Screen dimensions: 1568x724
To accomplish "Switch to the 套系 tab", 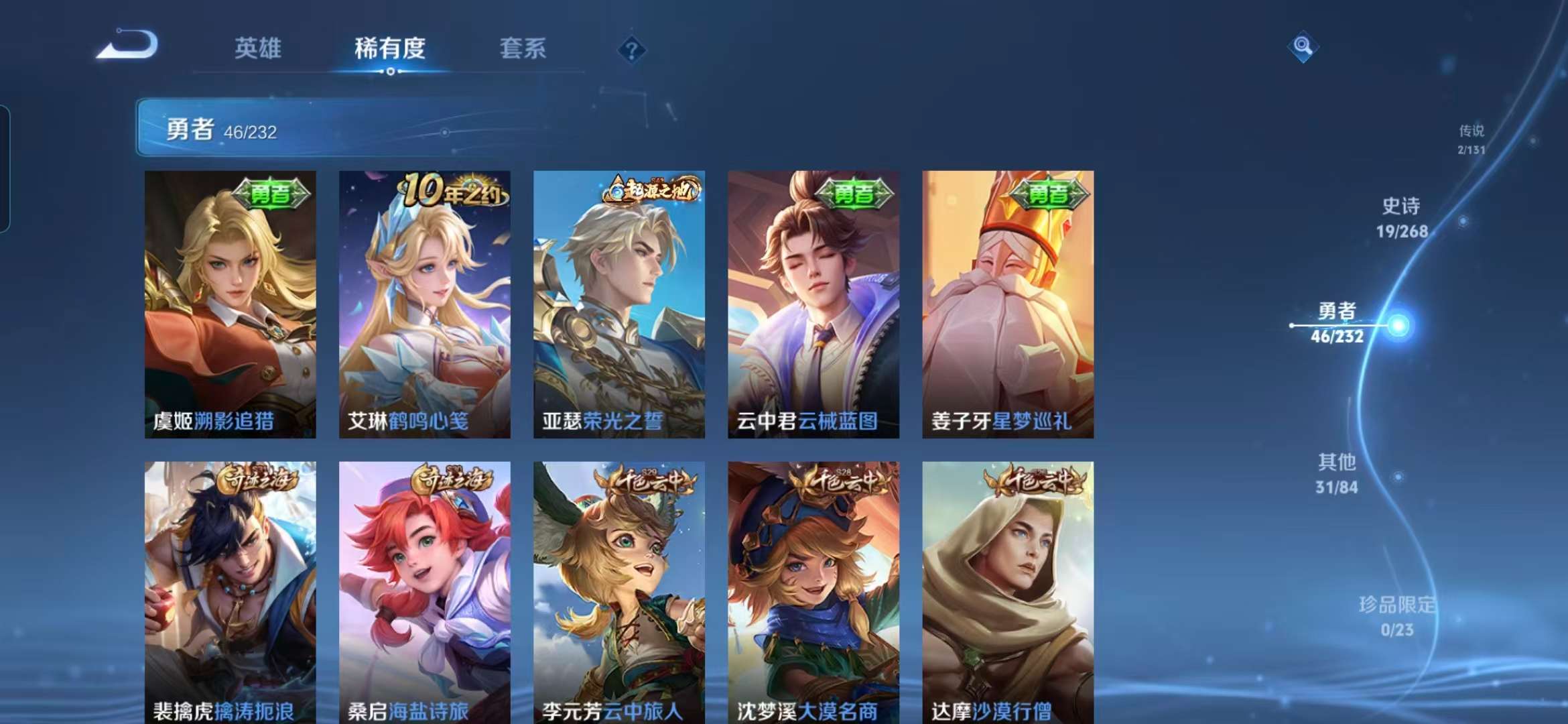I will coord(523,49).
